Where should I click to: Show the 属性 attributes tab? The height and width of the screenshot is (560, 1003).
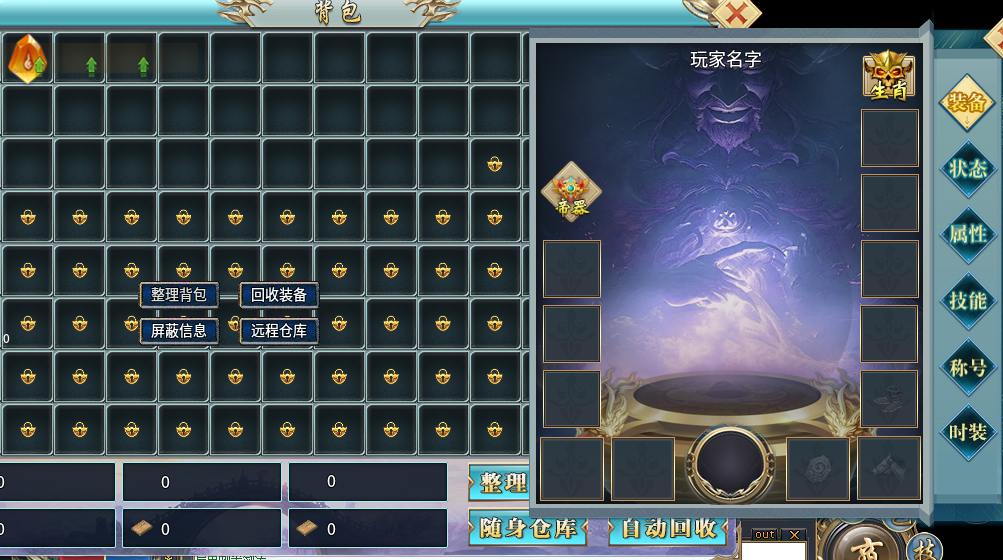[967, 234]
